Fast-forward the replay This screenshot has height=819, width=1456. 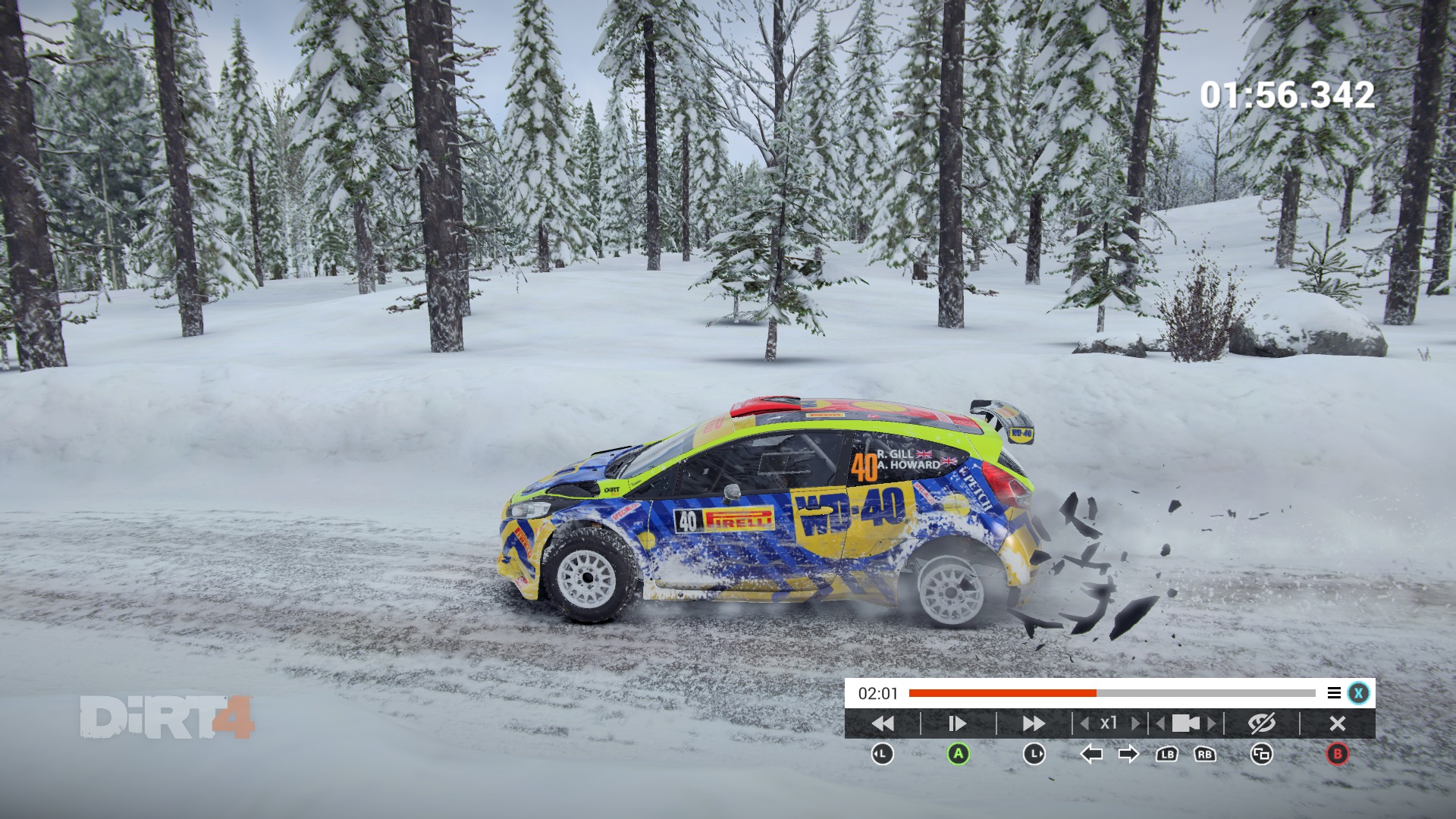tap(1034, 723)
